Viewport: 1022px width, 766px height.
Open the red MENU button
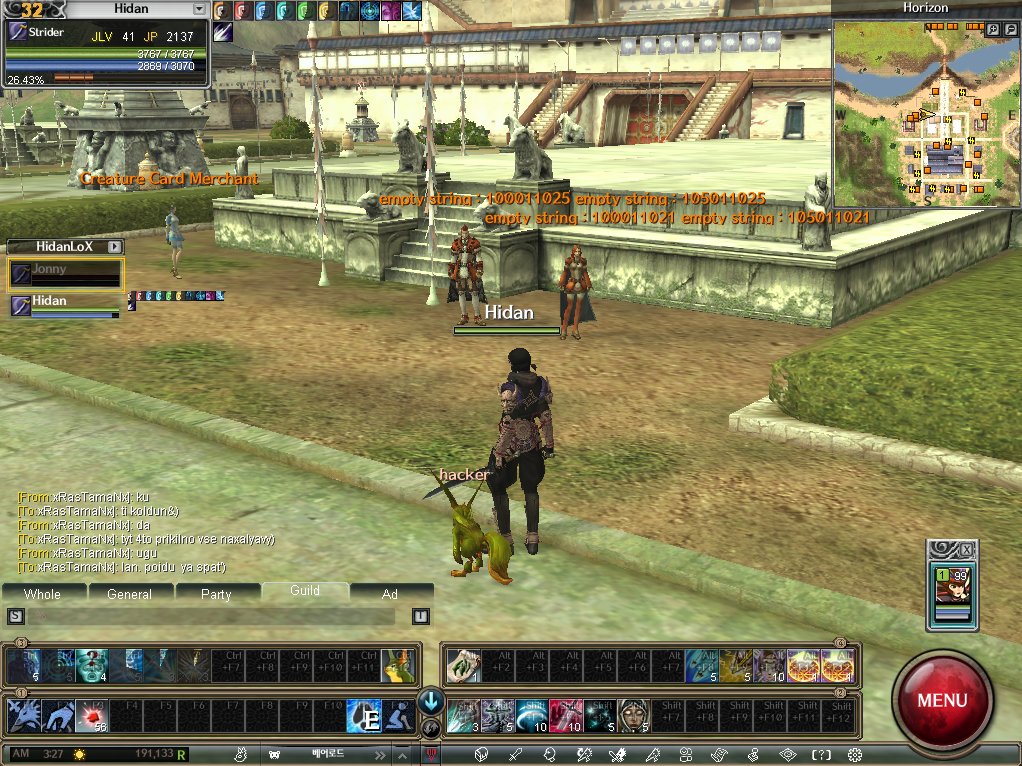pyautogui.click(x=941, y=699)
